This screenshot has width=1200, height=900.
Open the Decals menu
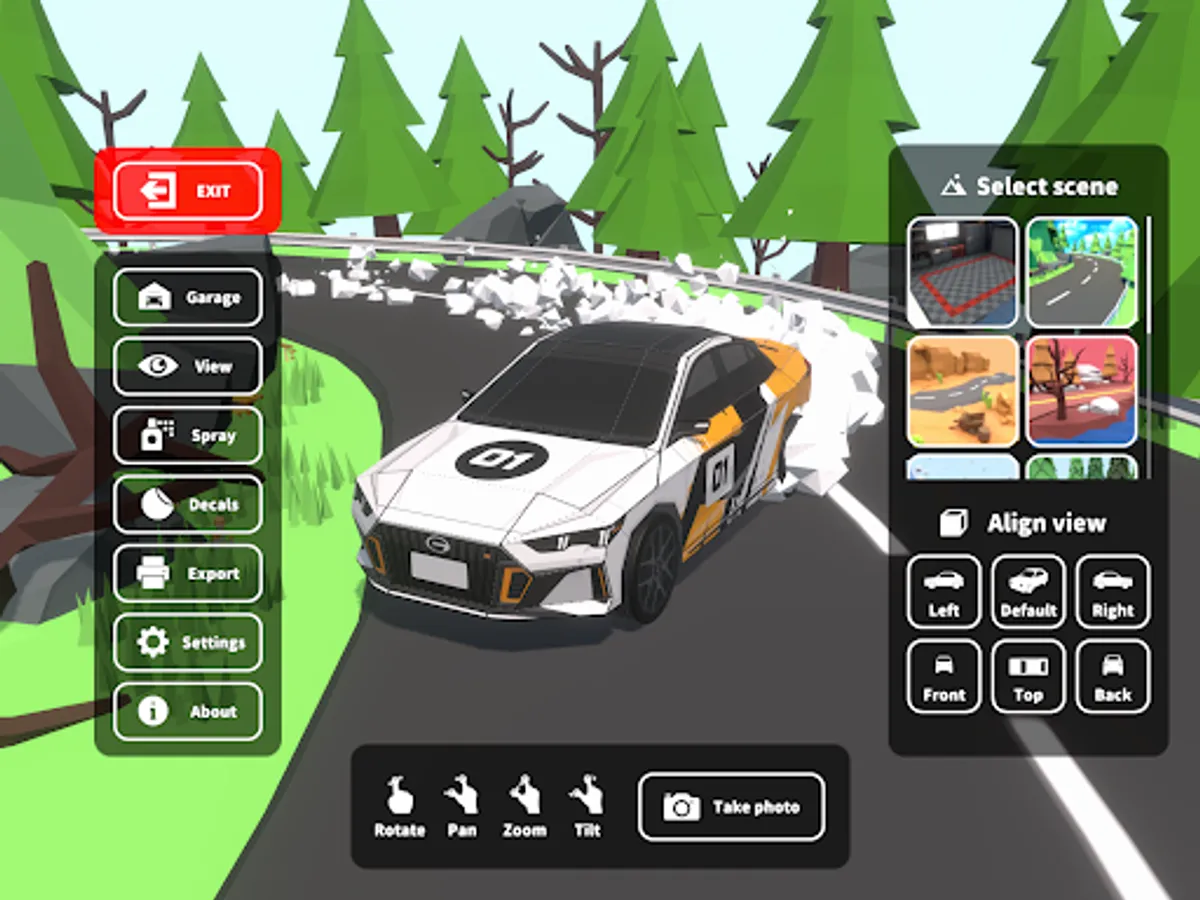click(x=188, y=504)
